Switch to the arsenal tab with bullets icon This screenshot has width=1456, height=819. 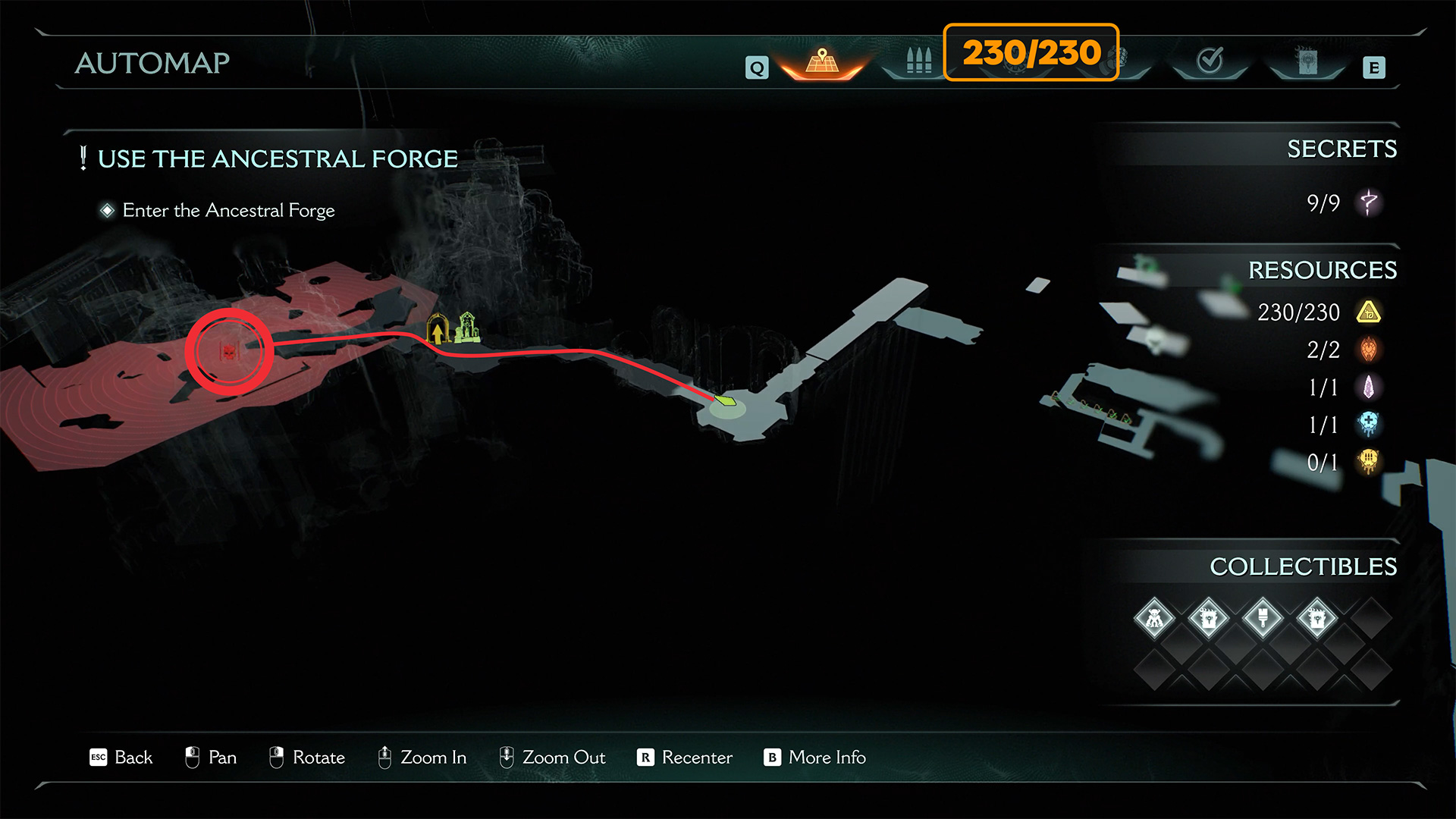coord(918,61)
